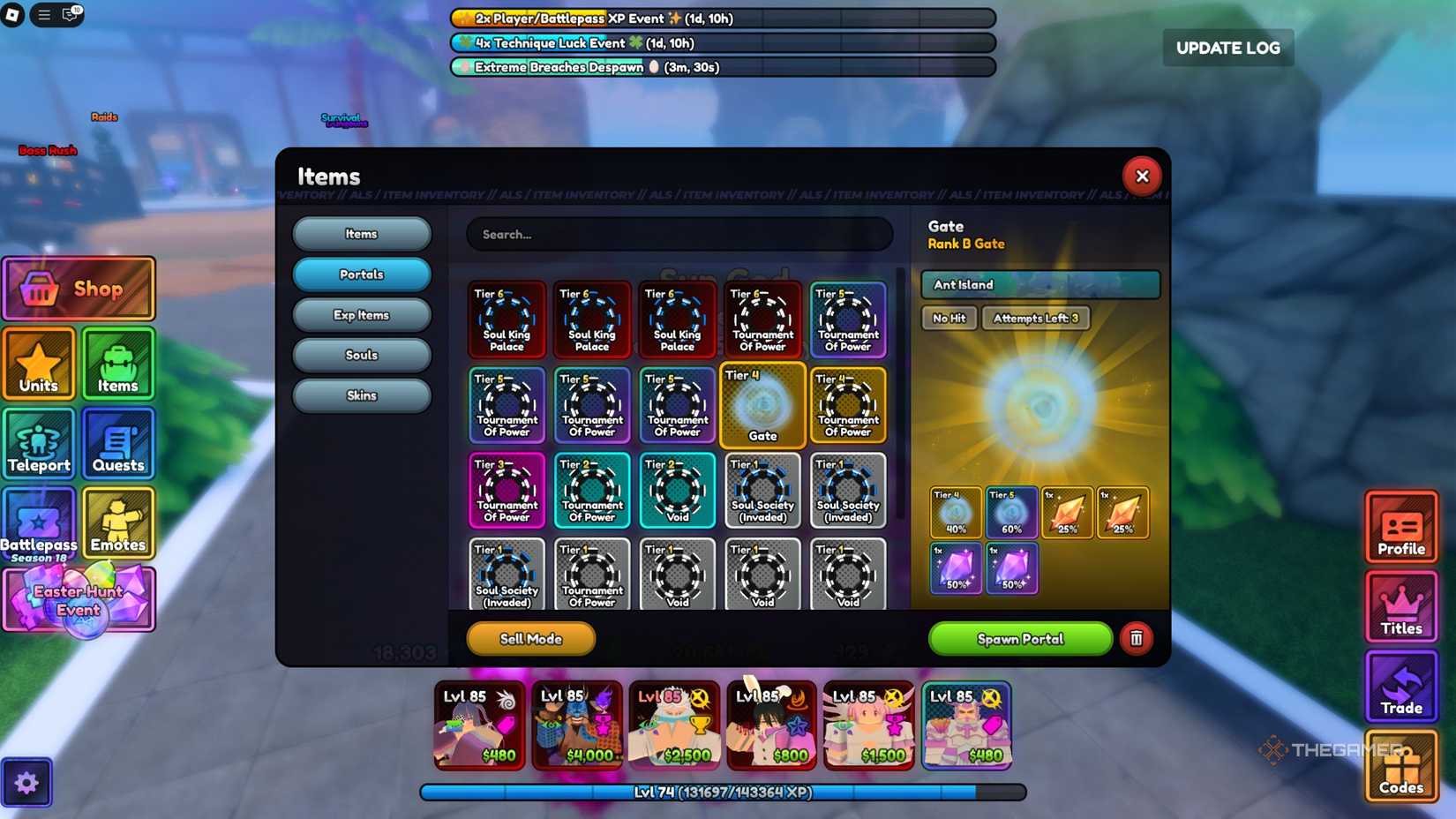Open the Teleport menu
The width and height of the screenshot is (1456, 819).
[x=39, y=444]
